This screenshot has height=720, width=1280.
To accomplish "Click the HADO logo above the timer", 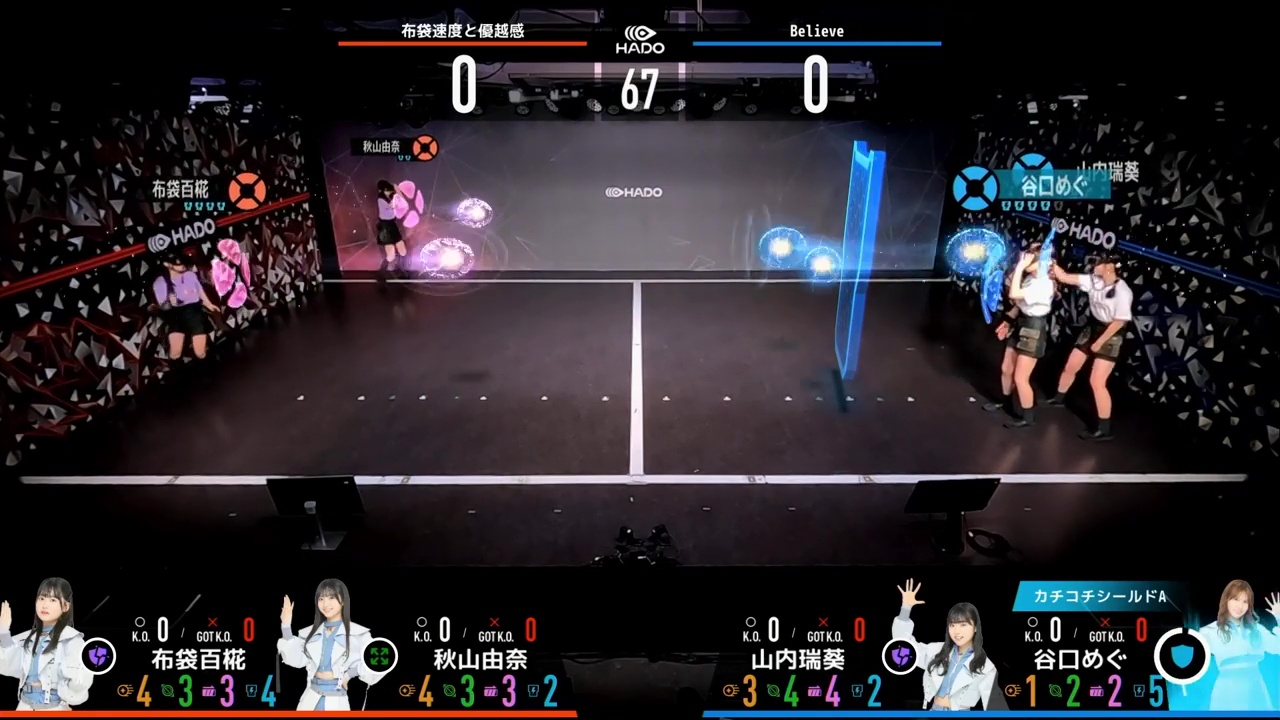I will 640,39.
